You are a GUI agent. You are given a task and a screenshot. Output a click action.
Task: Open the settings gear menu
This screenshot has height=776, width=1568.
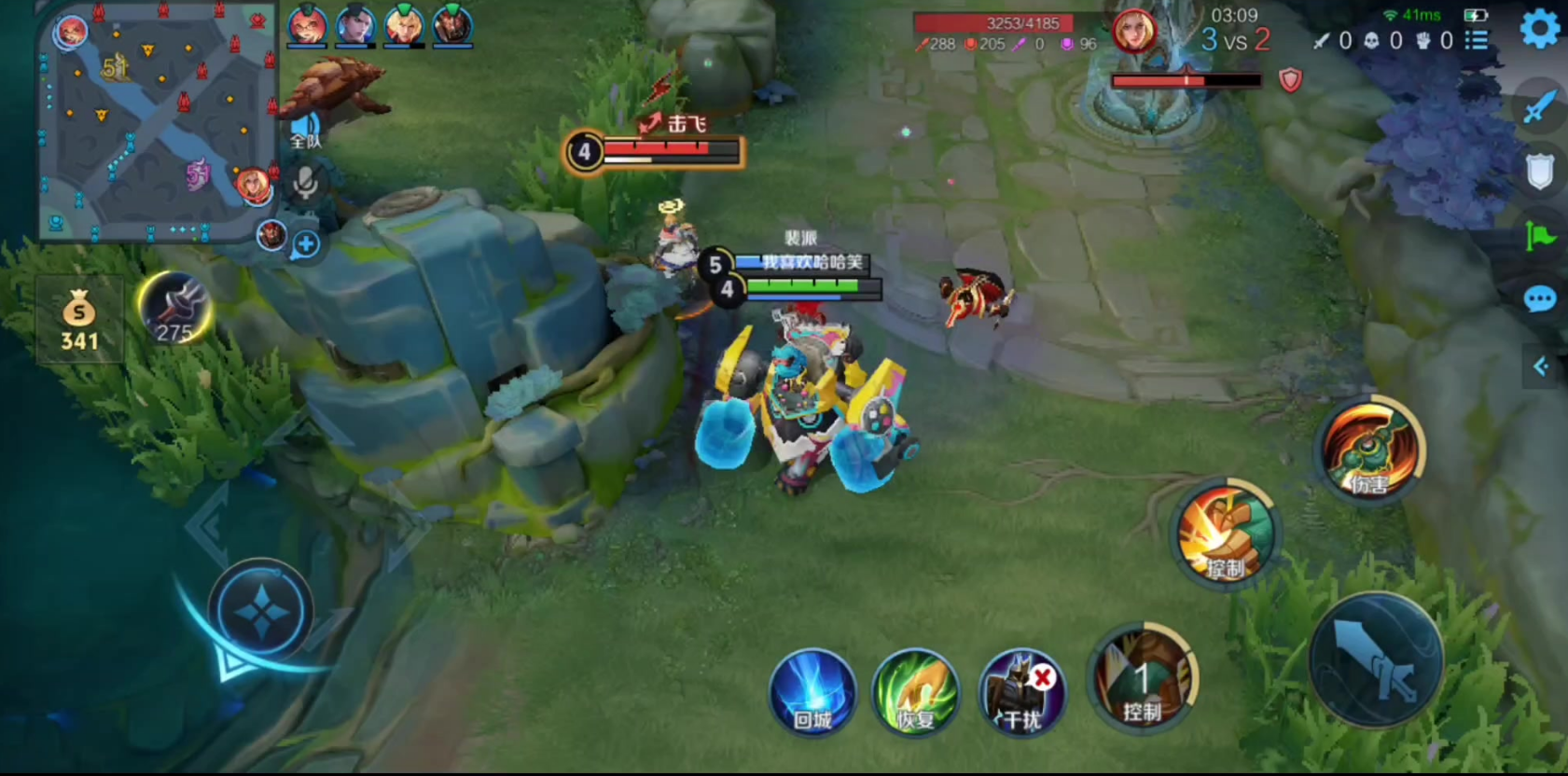point(1539,30)
